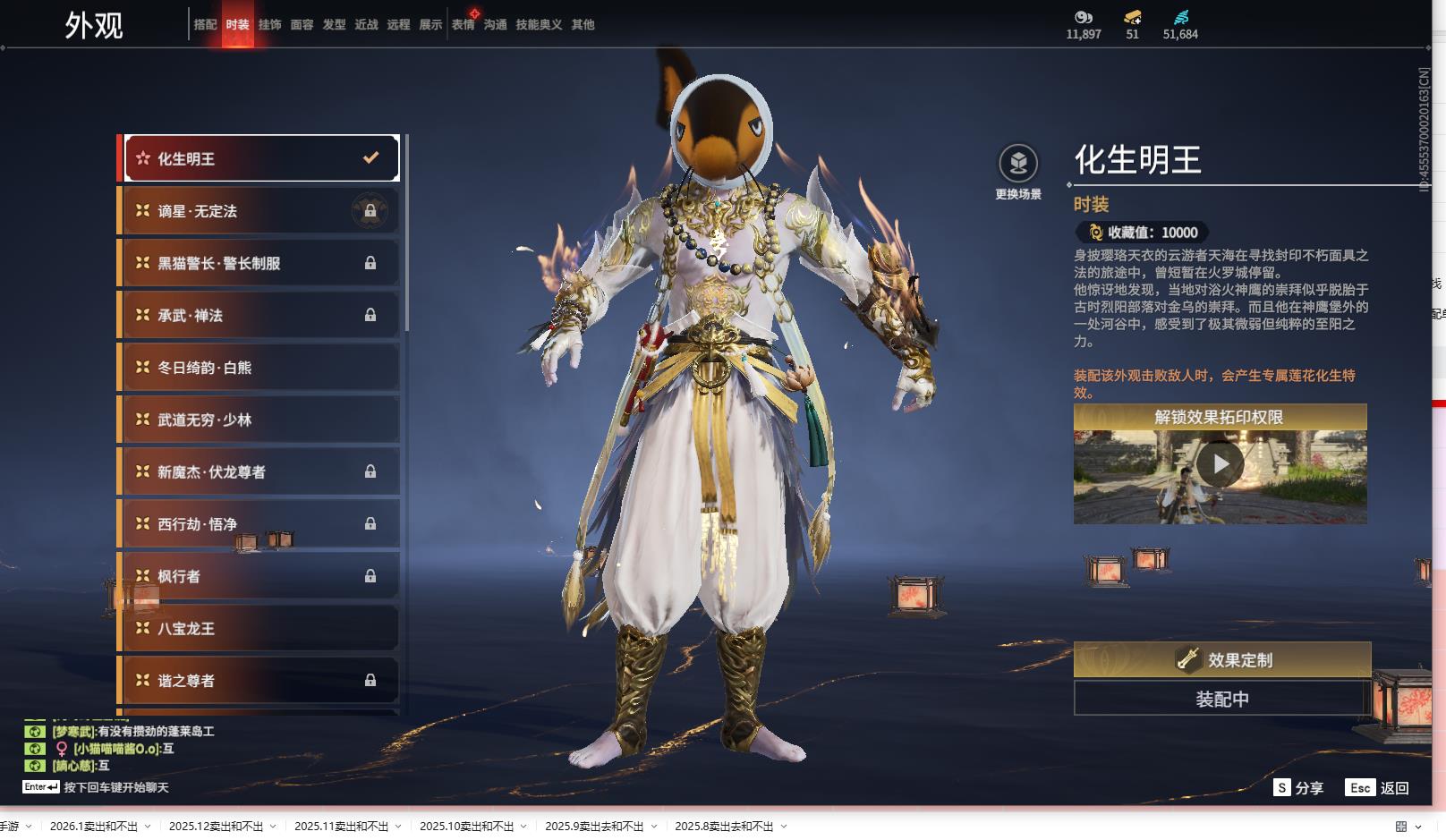Screen dimensions: 1446x840
Task: Choose the 摘星·无定法 outfit
Action: (259, 211)
